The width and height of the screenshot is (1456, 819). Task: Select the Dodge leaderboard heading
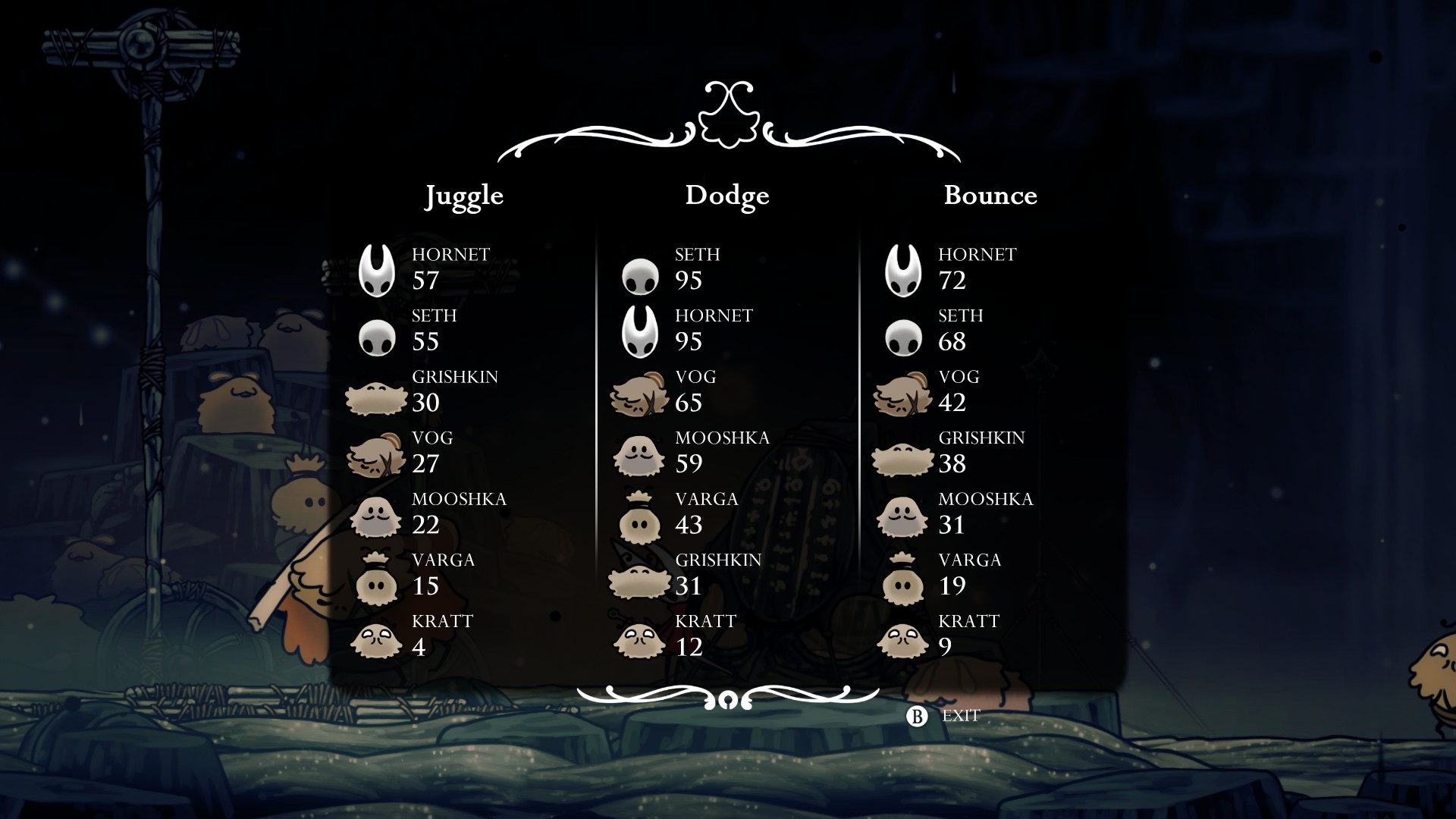[726, 196]
